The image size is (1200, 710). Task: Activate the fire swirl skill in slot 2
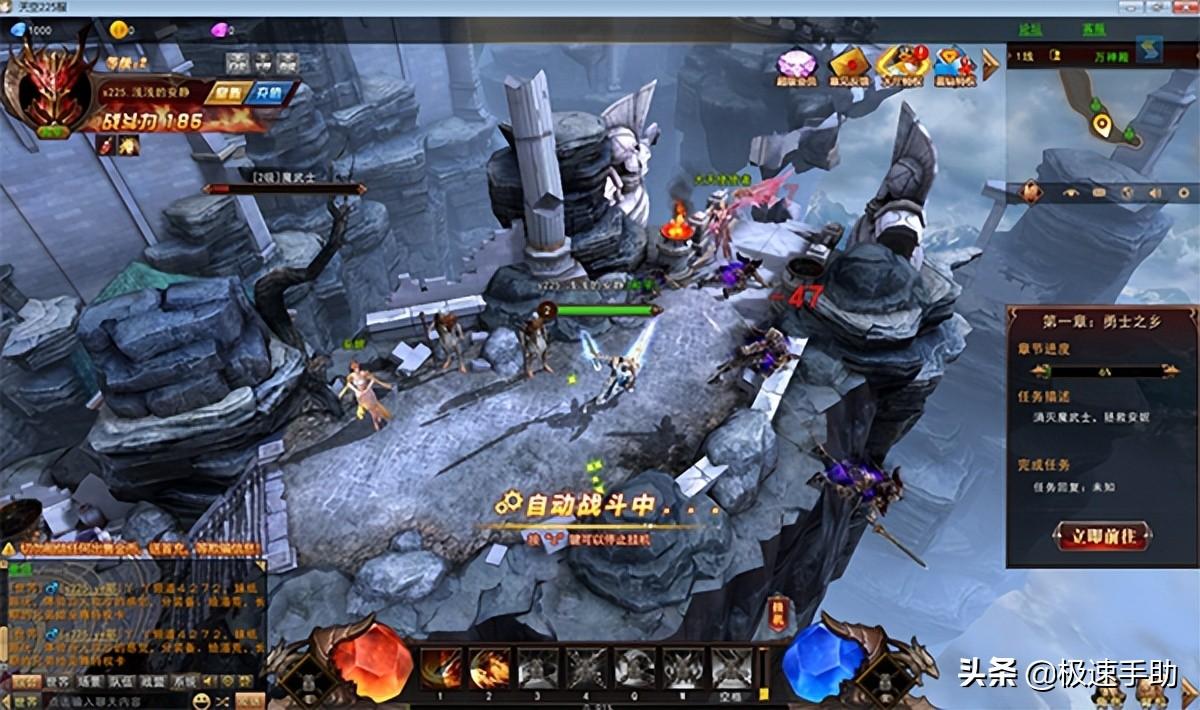pos(490,666)
